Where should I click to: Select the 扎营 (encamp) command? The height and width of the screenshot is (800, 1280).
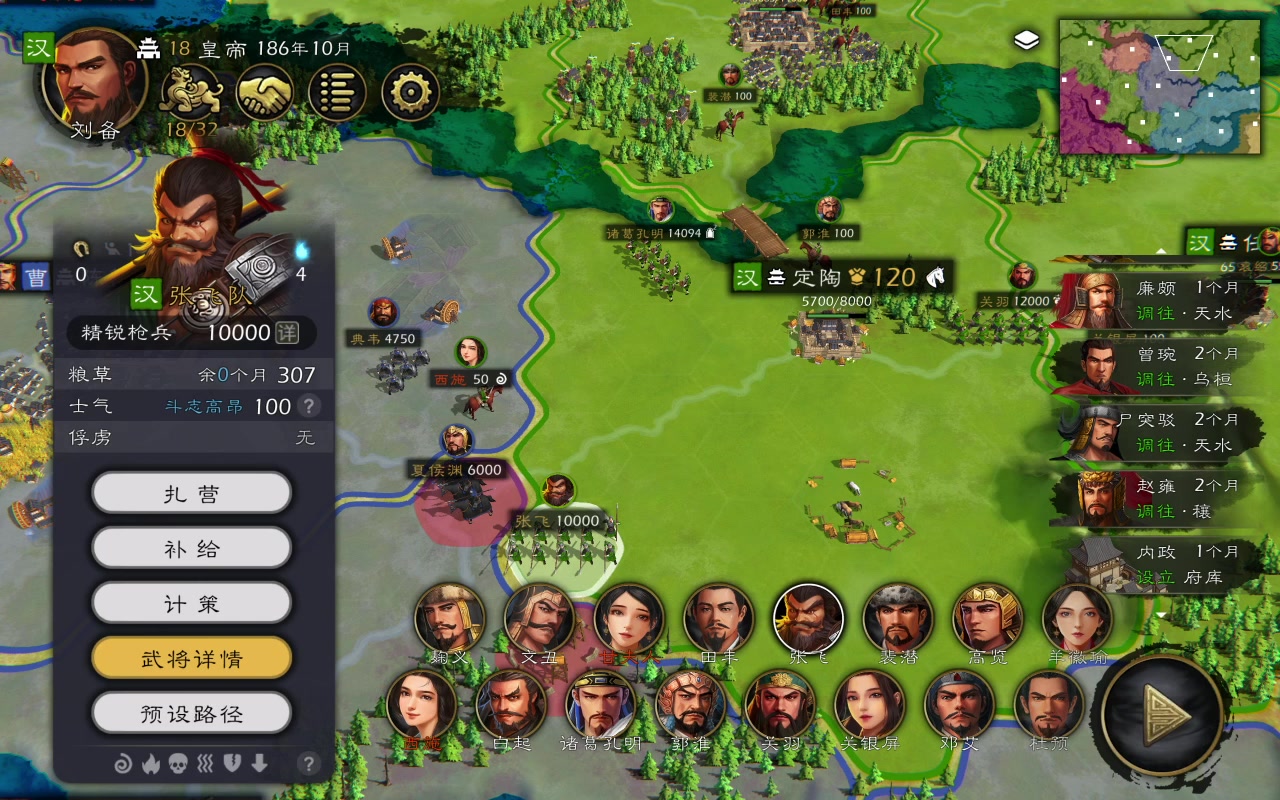(x=191, y=494)
